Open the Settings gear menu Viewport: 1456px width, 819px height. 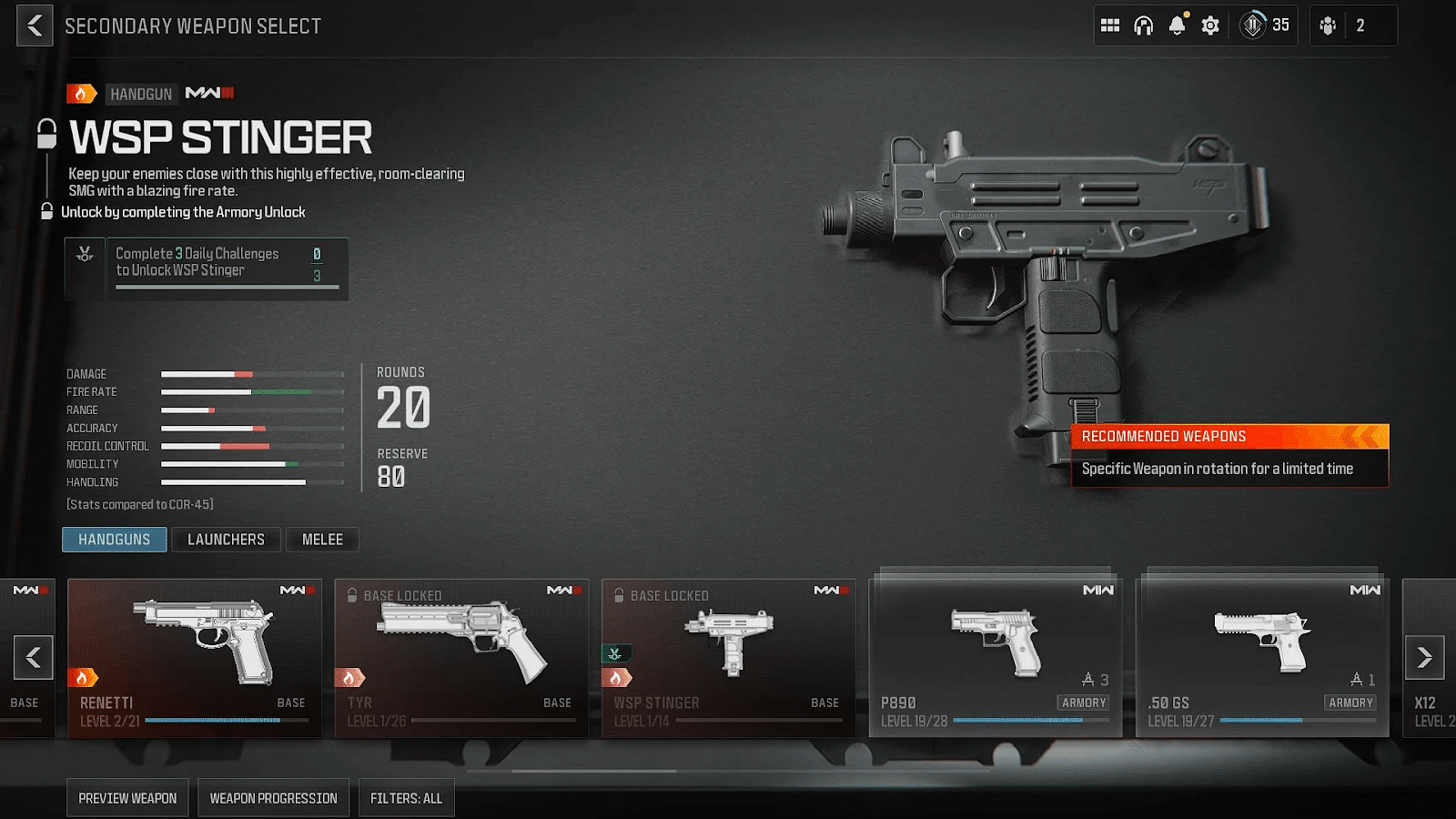pyautogui.click(x=1209, y=25)
